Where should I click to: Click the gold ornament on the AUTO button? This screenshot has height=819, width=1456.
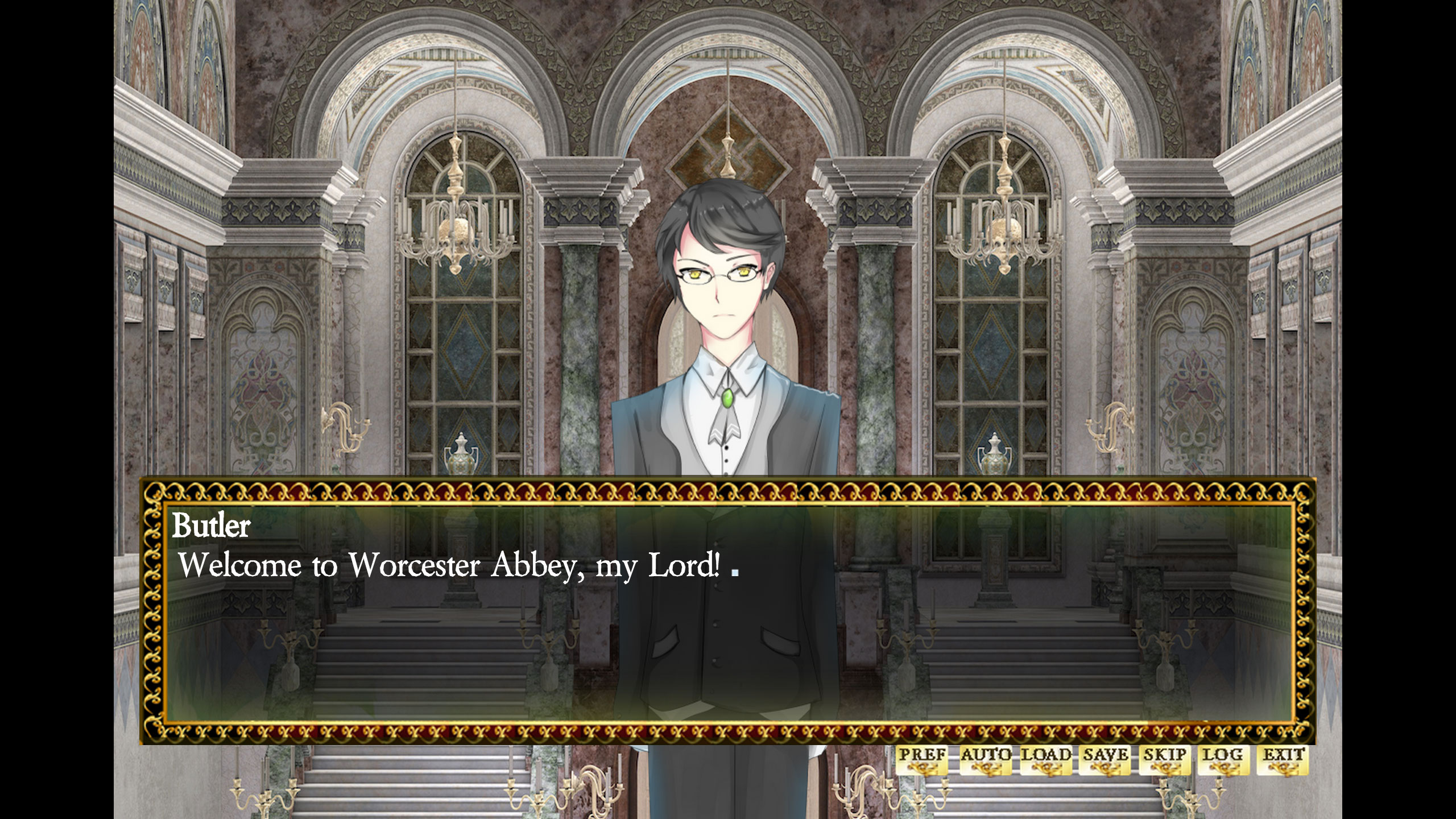pos(986,768)
